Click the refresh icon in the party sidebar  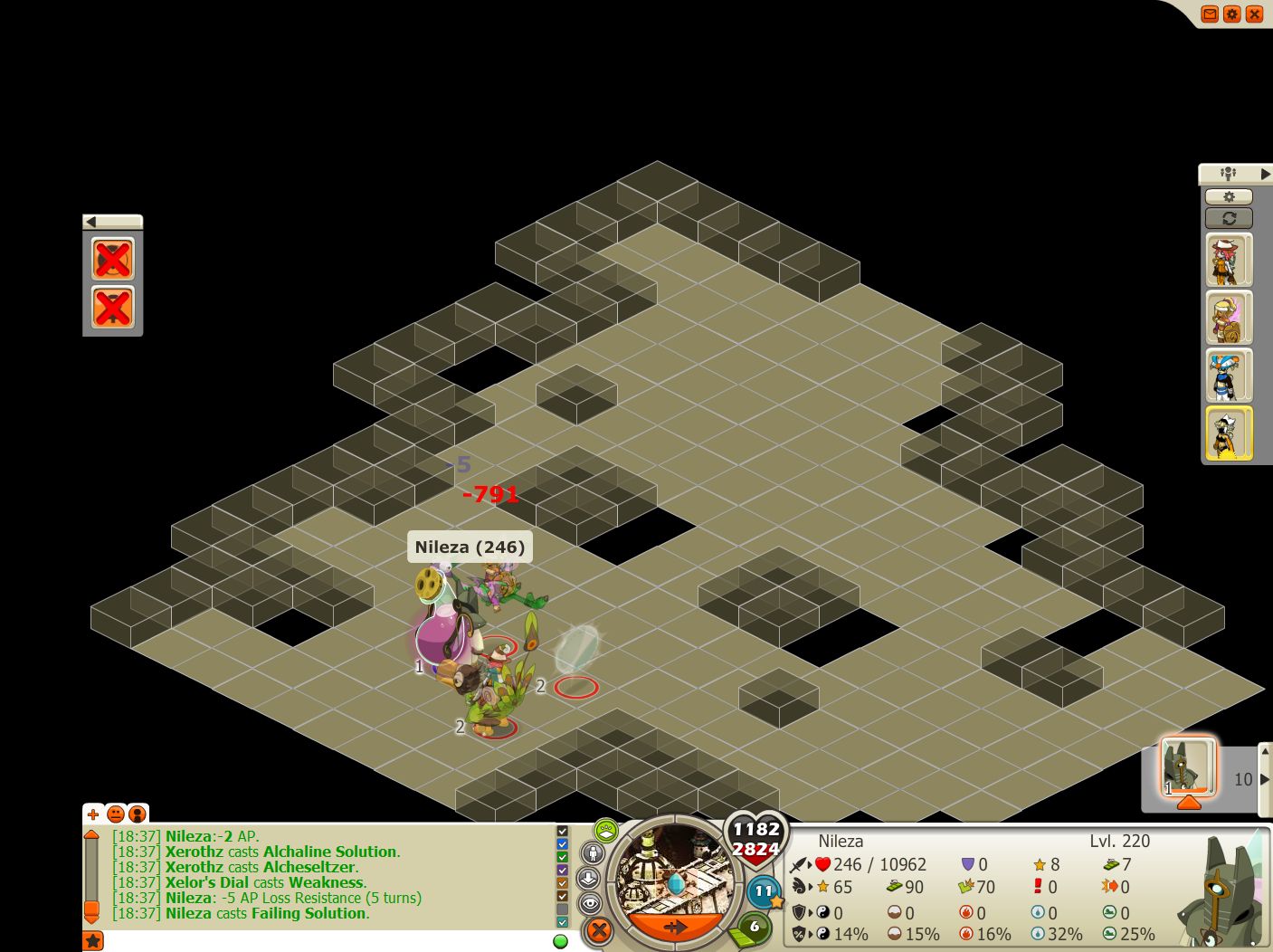click(1230, 217)
